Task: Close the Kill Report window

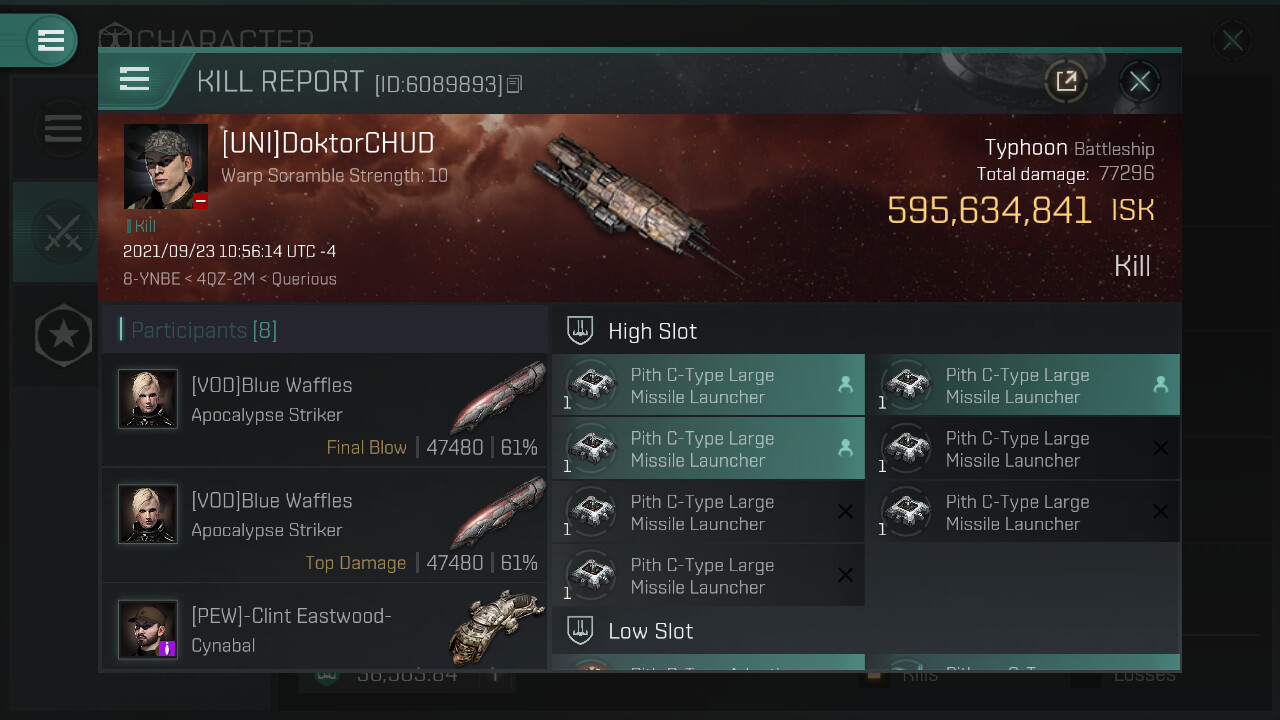Action: (x=1139, y=82)
